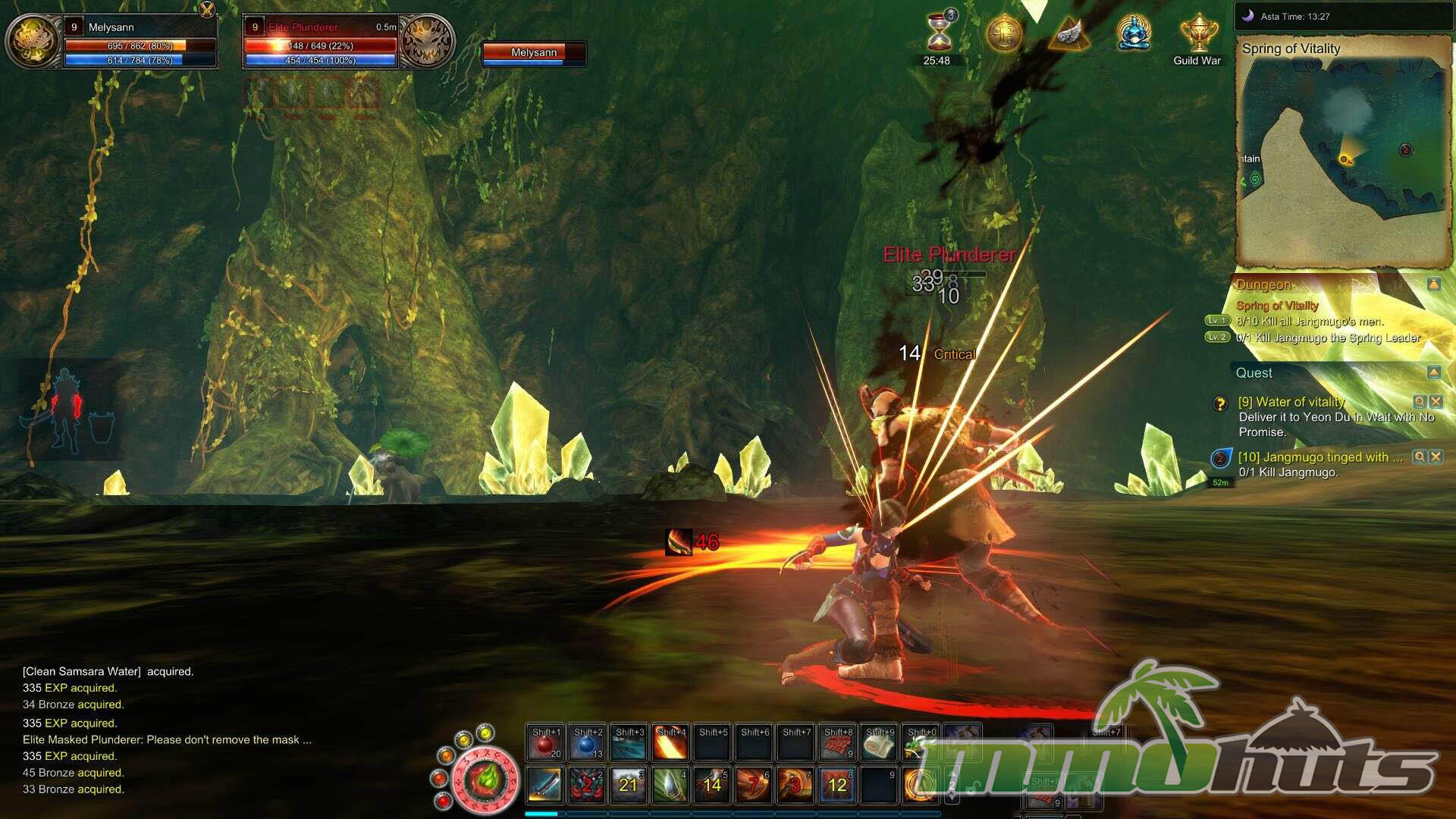Open the blue meditation figure icon

(x=1134, y=33)
